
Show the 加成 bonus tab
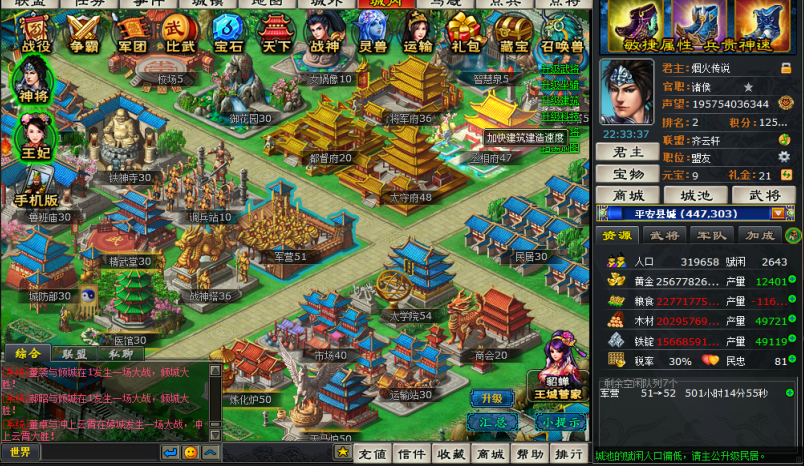point(758,235)
